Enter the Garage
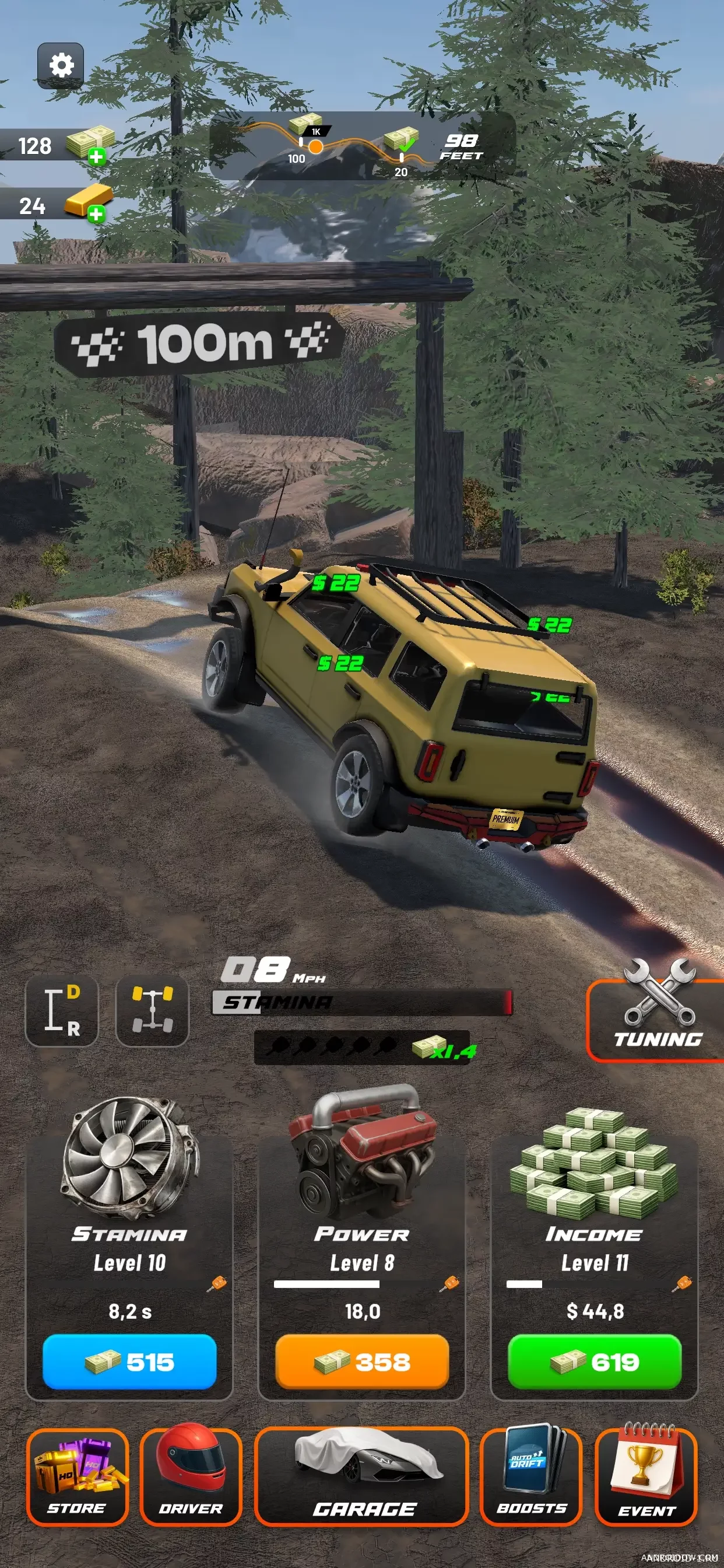This screenshot has width=724, height=1568. click(362, 1476)
